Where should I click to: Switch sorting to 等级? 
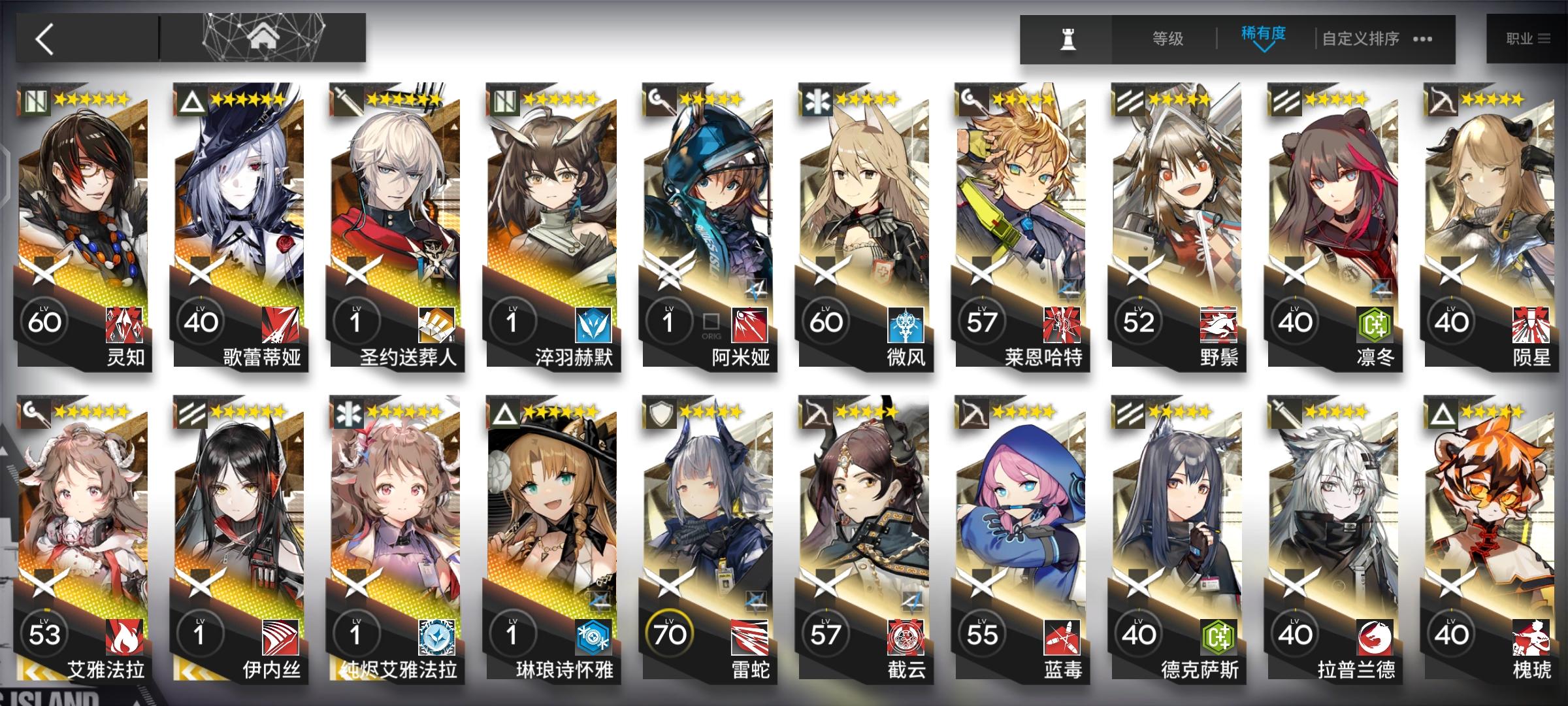coord(1169,38)
